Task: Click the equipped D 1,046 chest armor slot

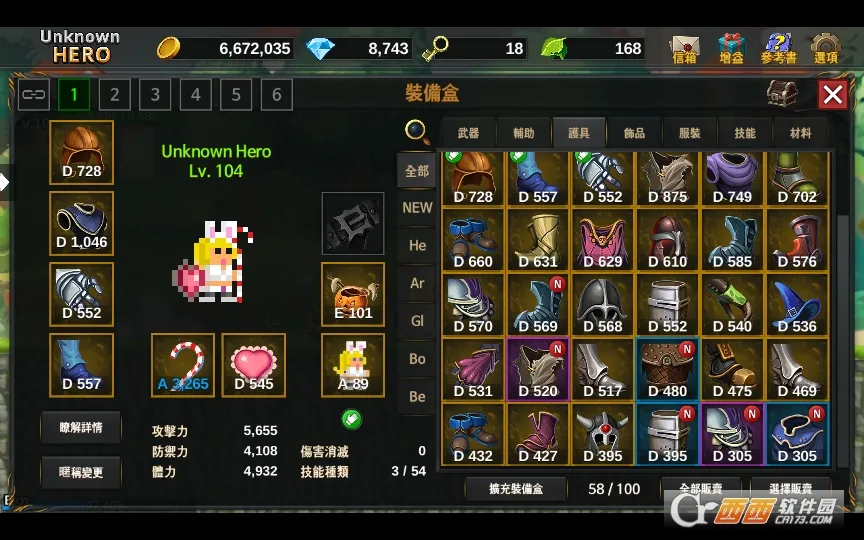Action: click(81, 223)
